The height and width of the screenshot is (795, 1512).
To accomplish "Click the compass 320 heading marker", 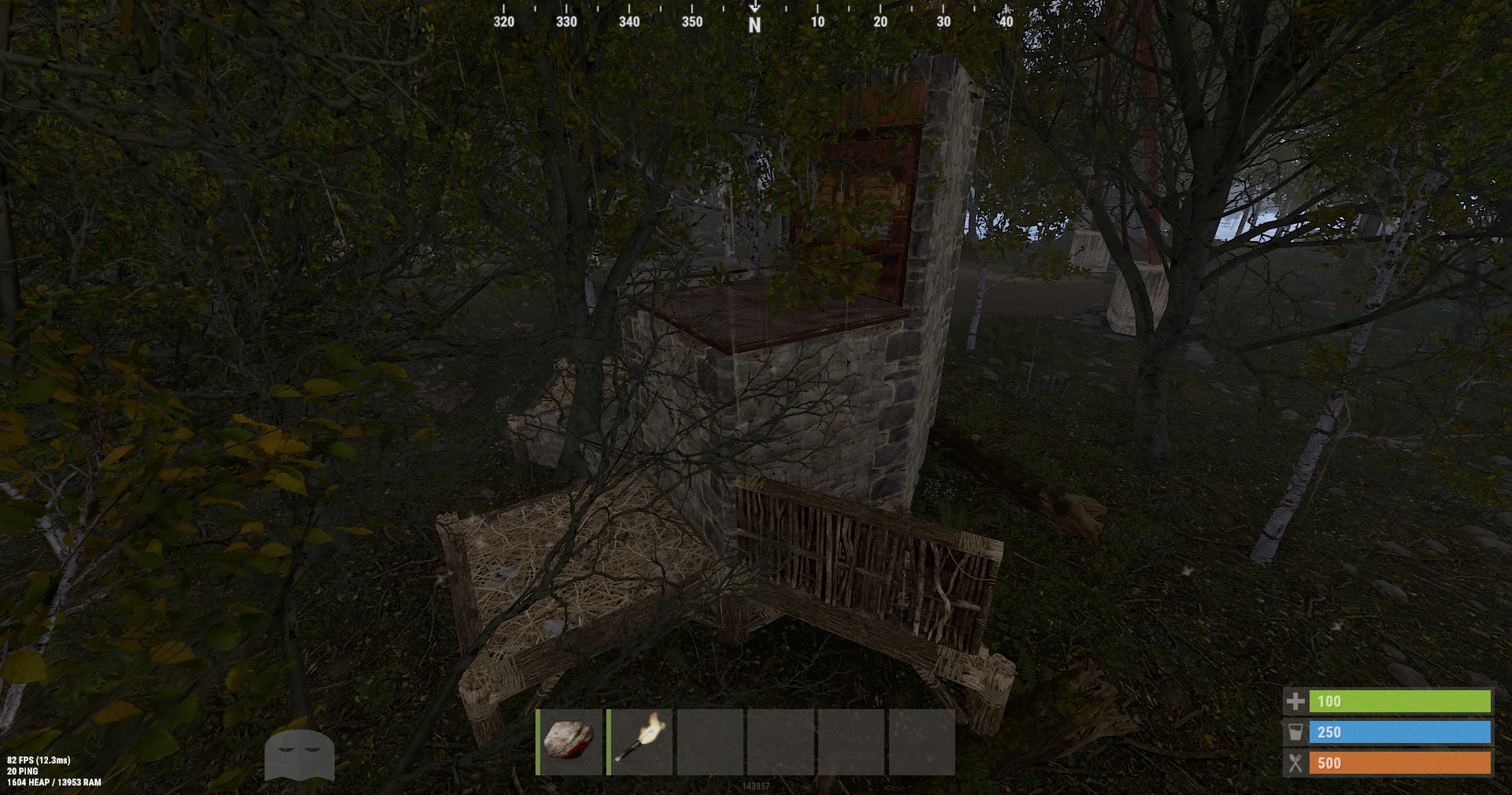I will (x=502, y=22).
